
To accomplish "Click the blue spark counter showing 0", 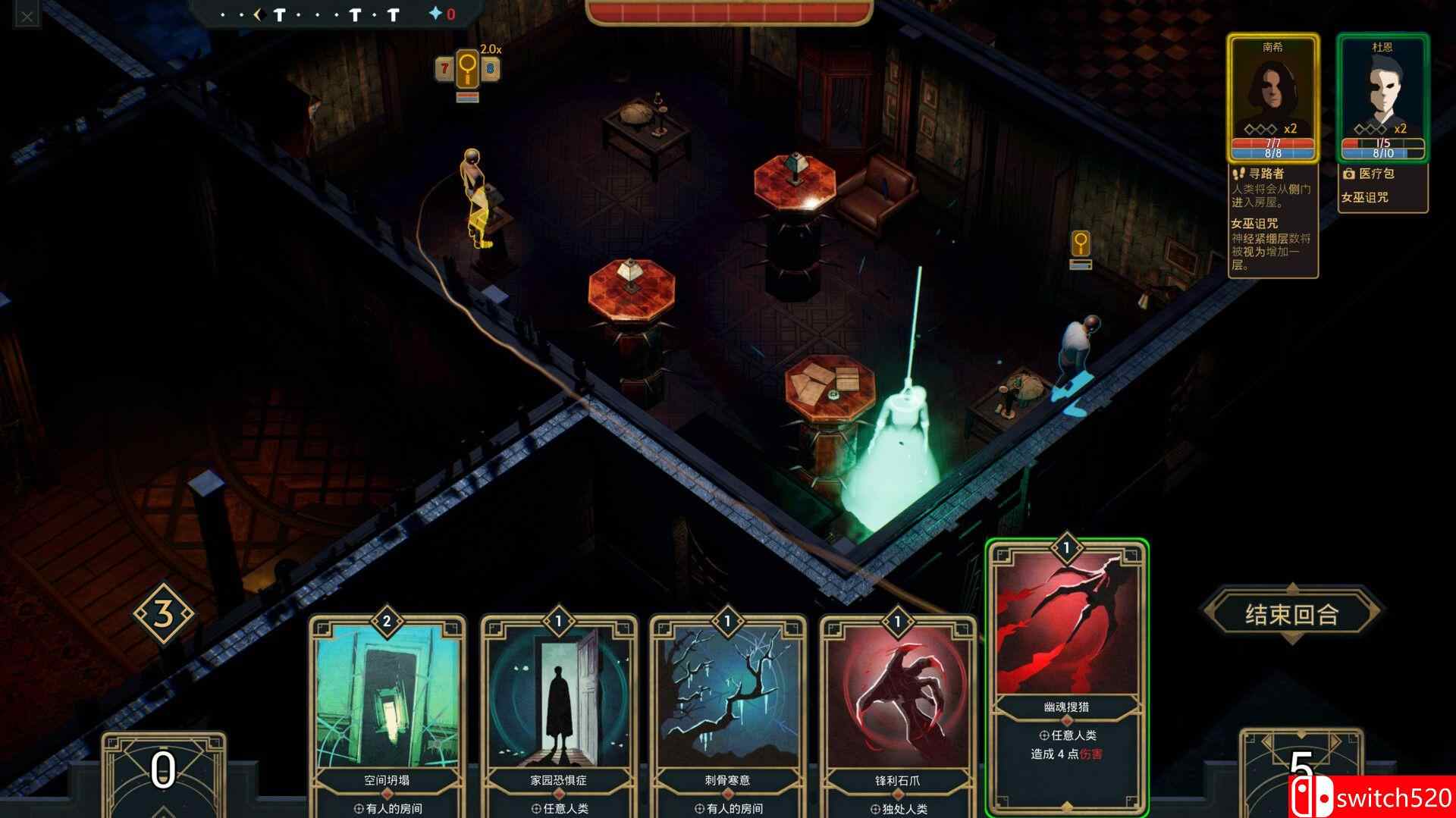I will click(x=442, y=13).
